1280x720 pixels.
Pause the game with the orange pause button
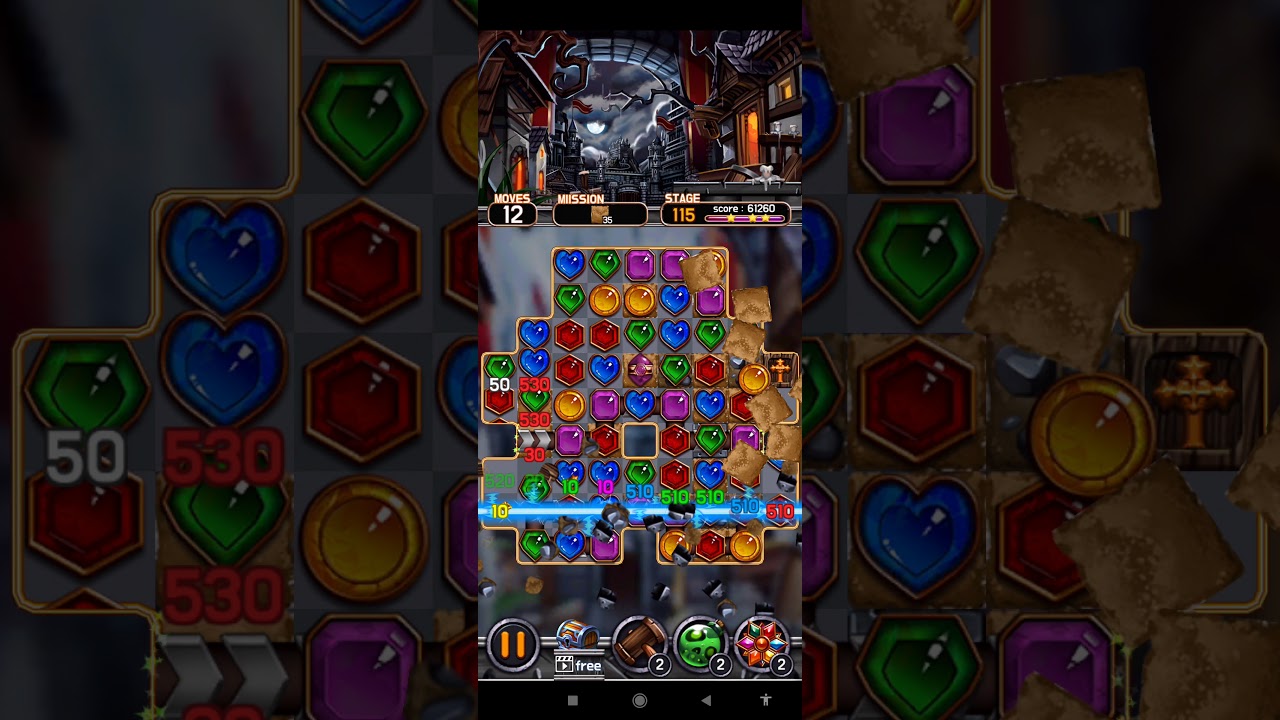click(513, 645)
